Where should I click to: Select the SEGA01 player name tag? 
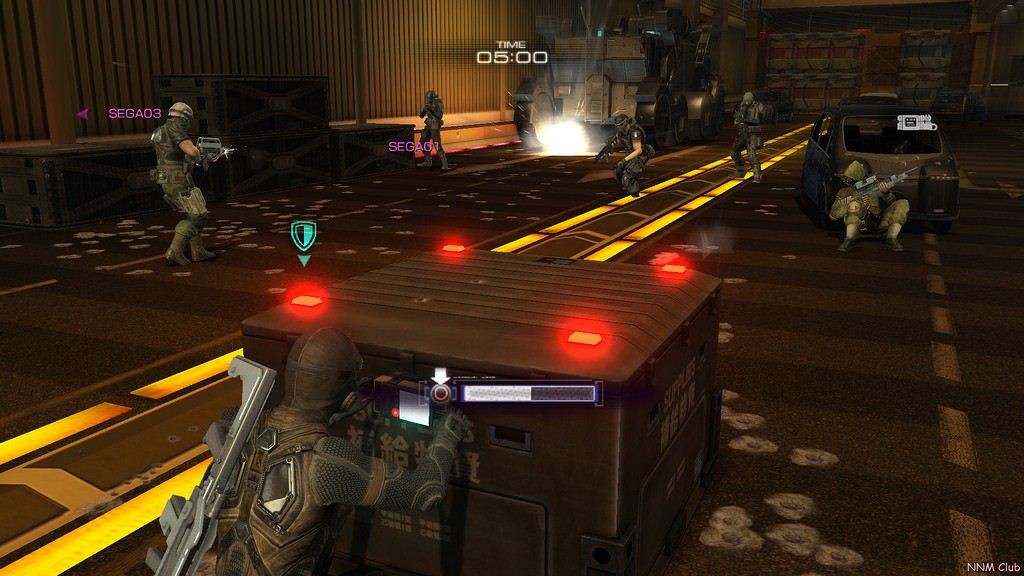coord(414,147)
